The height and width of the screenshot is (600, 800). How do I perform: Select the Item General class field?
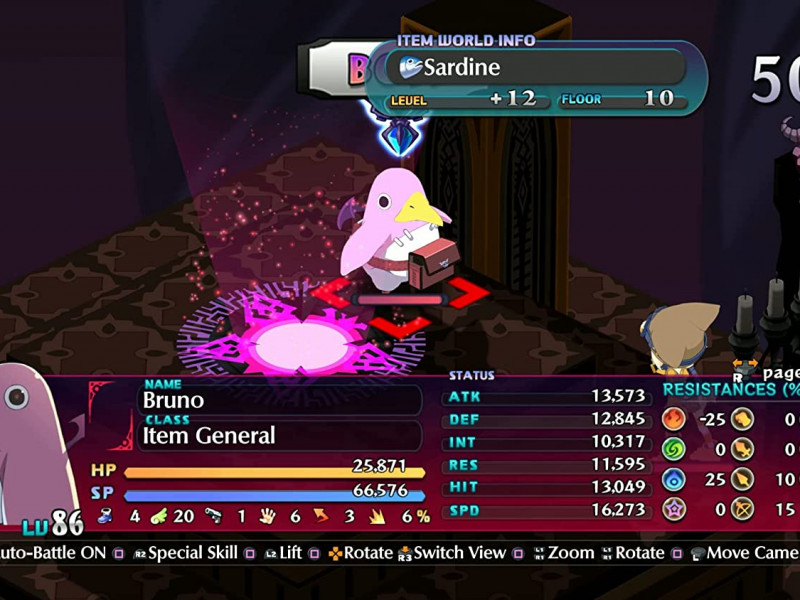[280, 435]
